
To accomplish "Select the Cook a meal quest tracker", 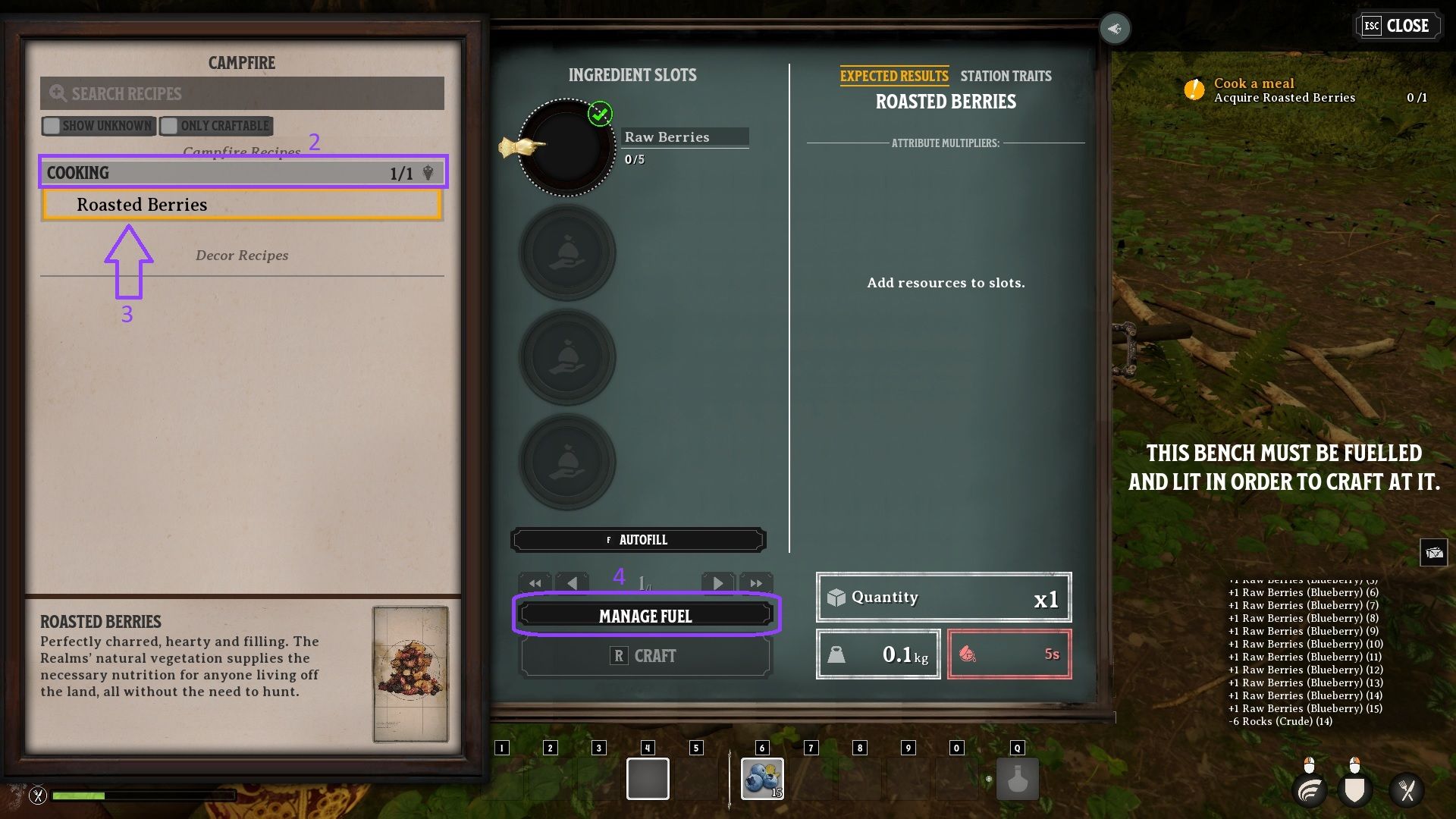I will [x=1284, y=89].
